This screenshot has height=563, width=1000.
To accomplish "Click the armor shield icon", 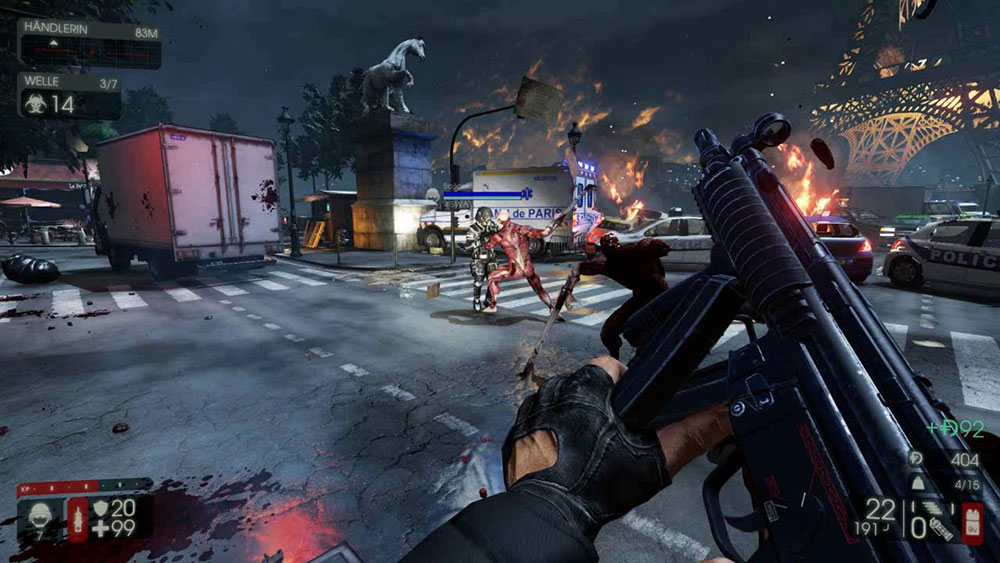I will tap(100, 509).
